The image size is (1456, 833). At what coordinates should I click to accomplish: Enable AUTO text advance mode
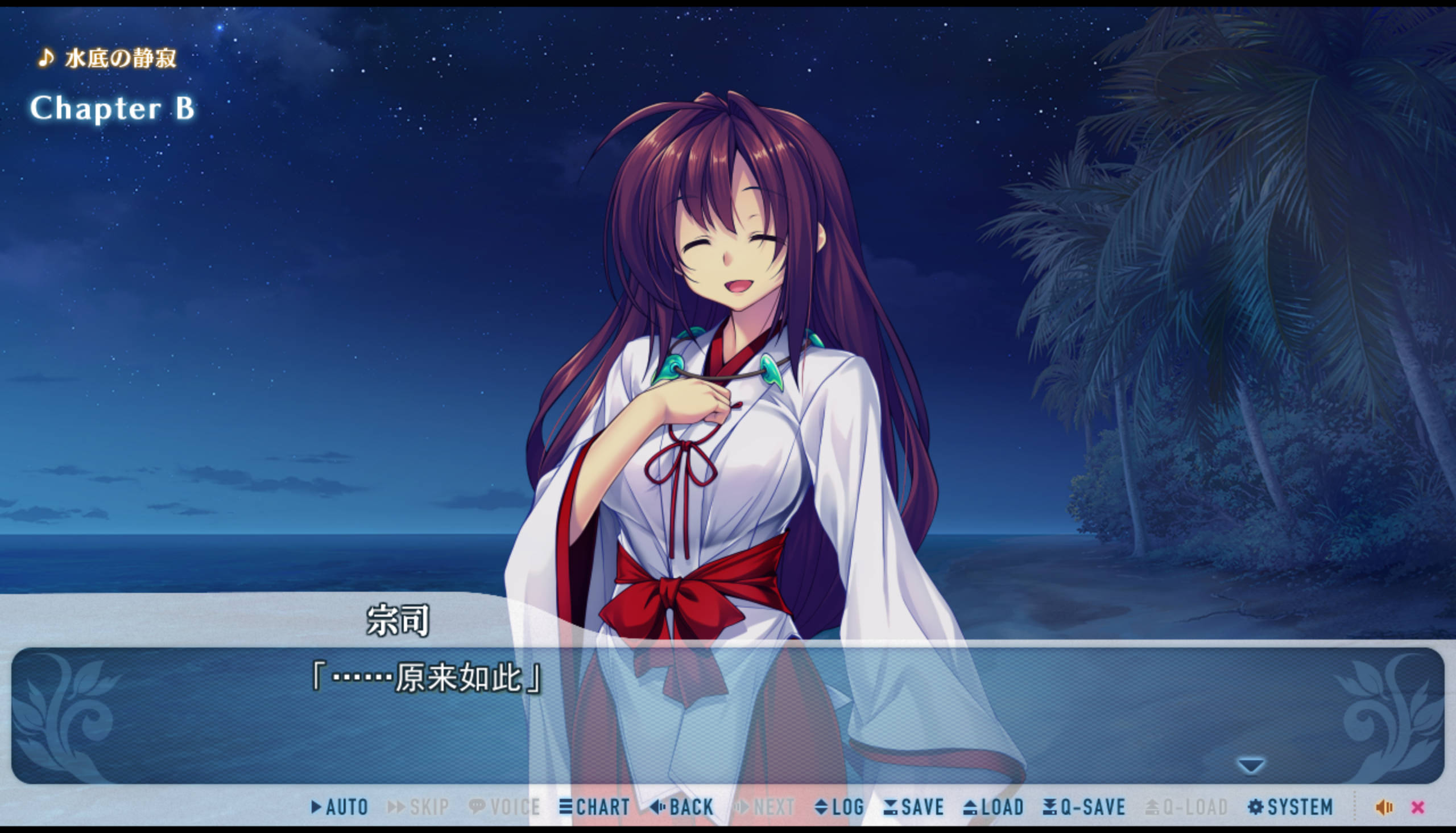coord(340,807)
